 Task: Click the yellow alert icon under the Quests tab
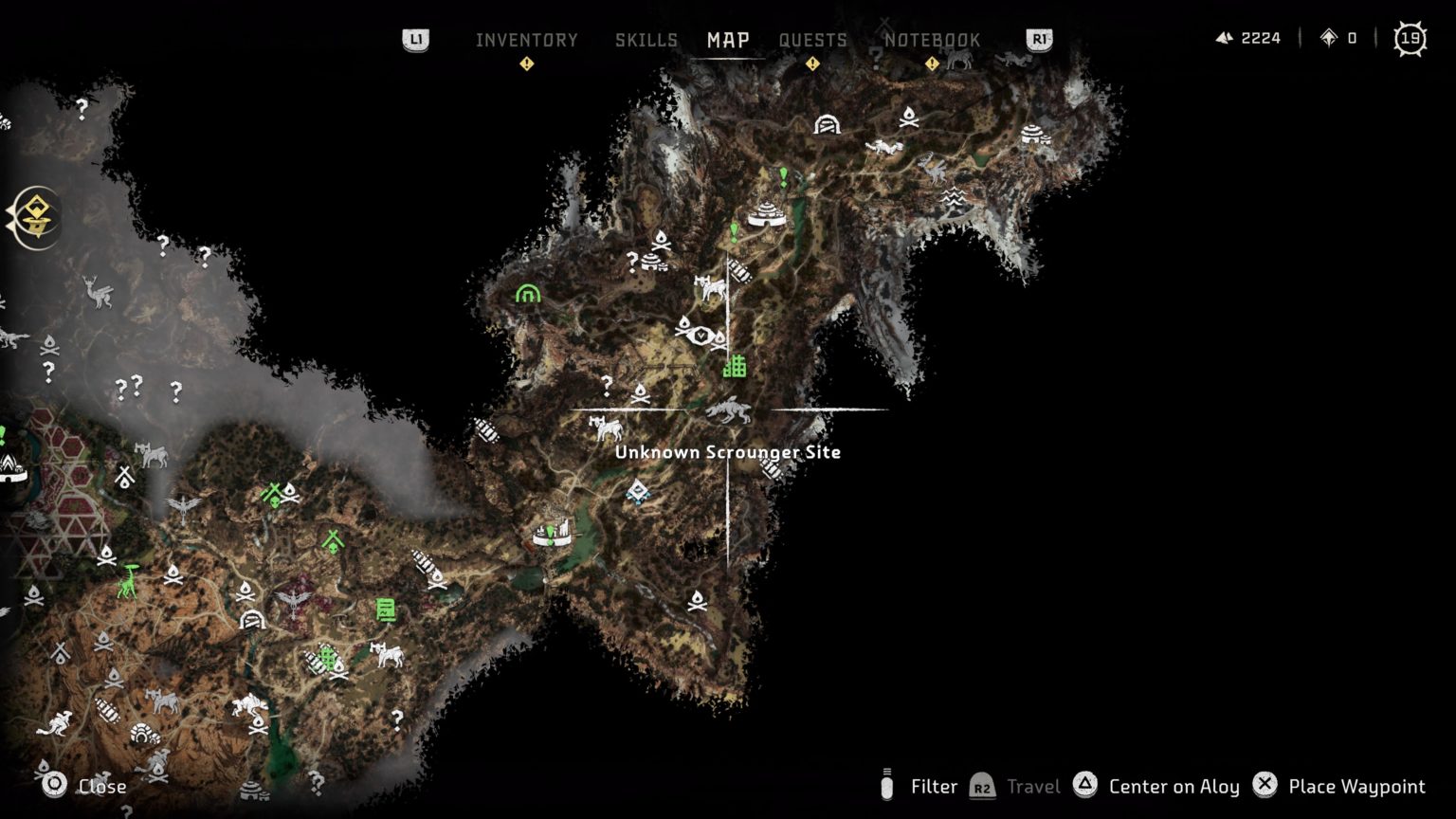[812, 63]
